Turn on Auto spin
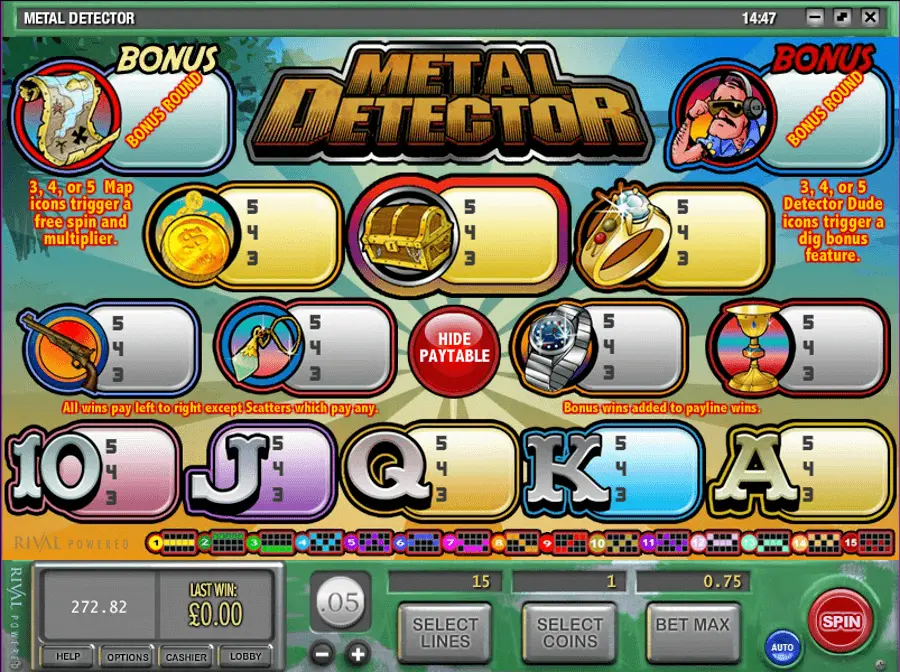 click(782, 647)
